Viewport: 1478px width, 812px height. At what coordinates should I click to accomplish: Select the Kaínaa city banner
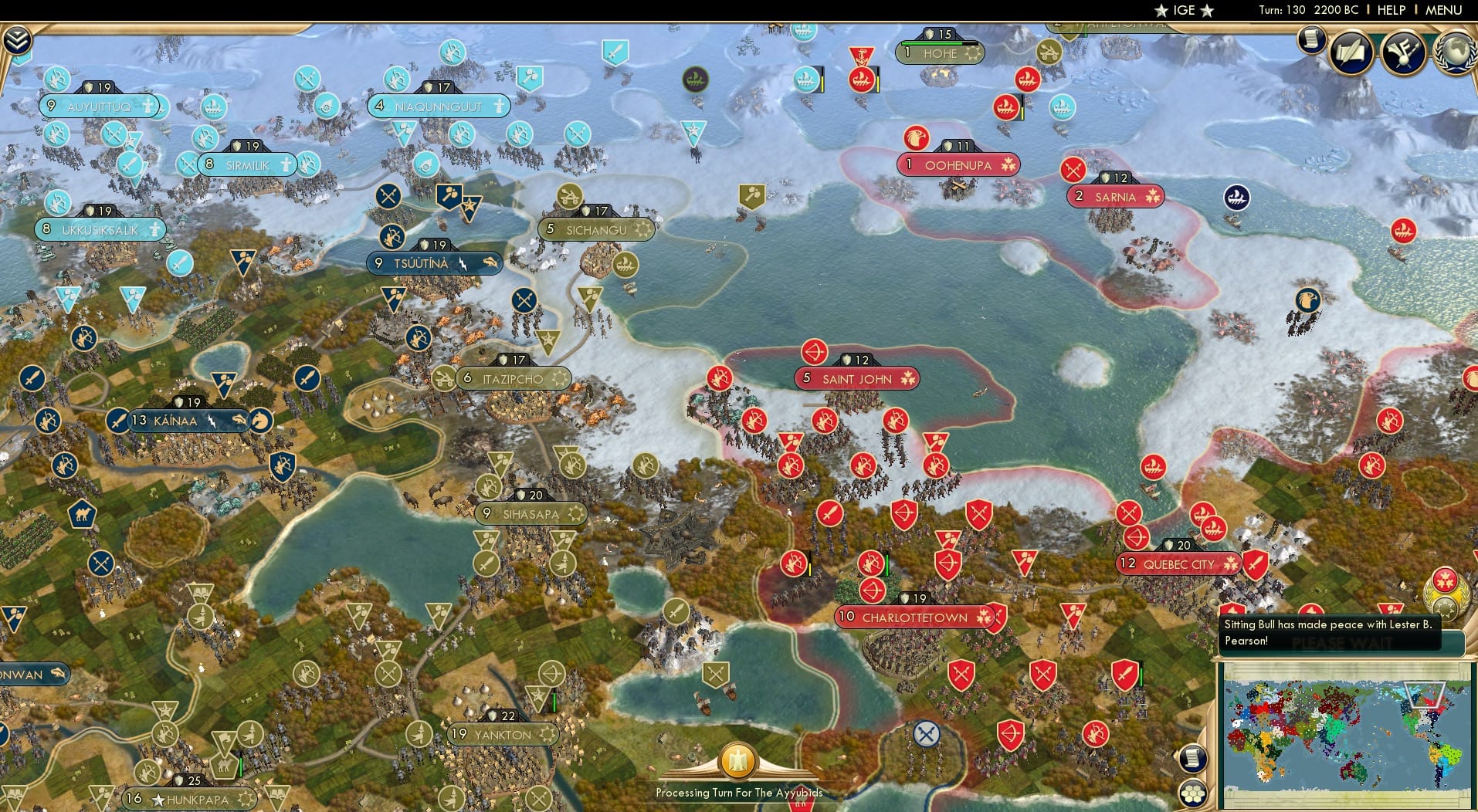point(178,421)
